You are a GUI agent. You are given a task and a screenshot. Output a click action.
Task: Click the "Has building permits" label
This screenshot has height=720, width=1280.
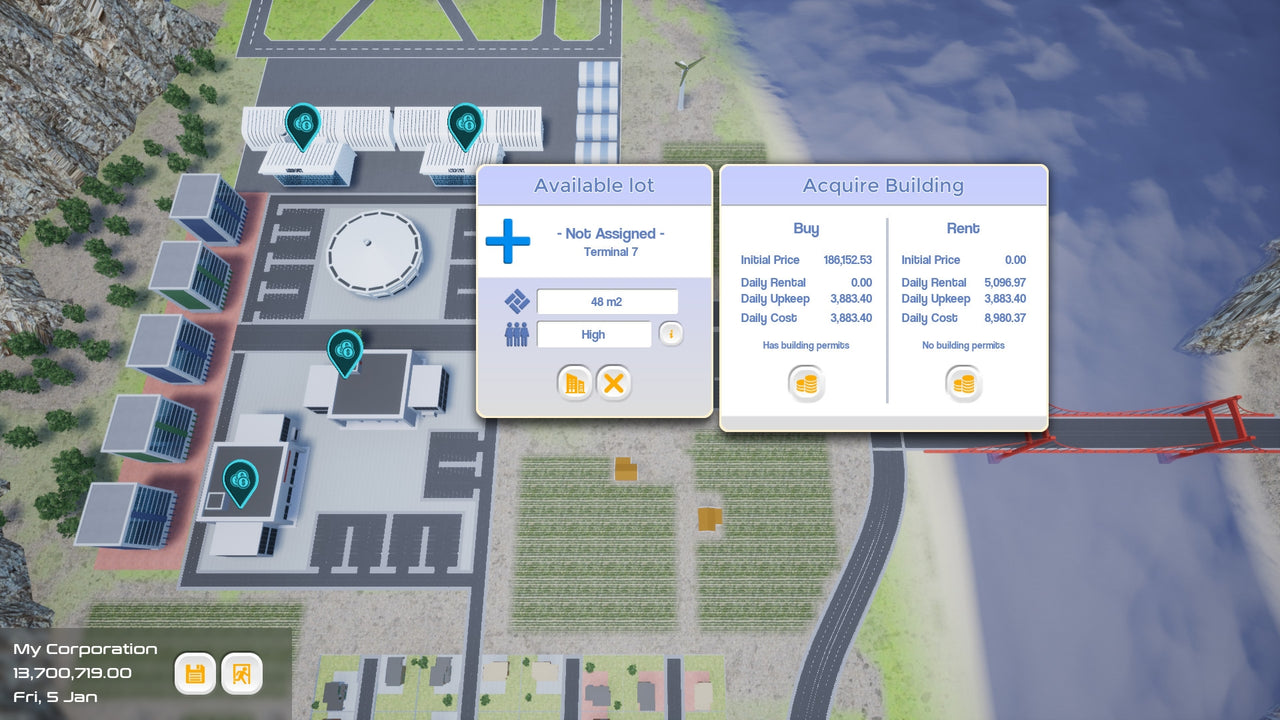tap(807, 345)
